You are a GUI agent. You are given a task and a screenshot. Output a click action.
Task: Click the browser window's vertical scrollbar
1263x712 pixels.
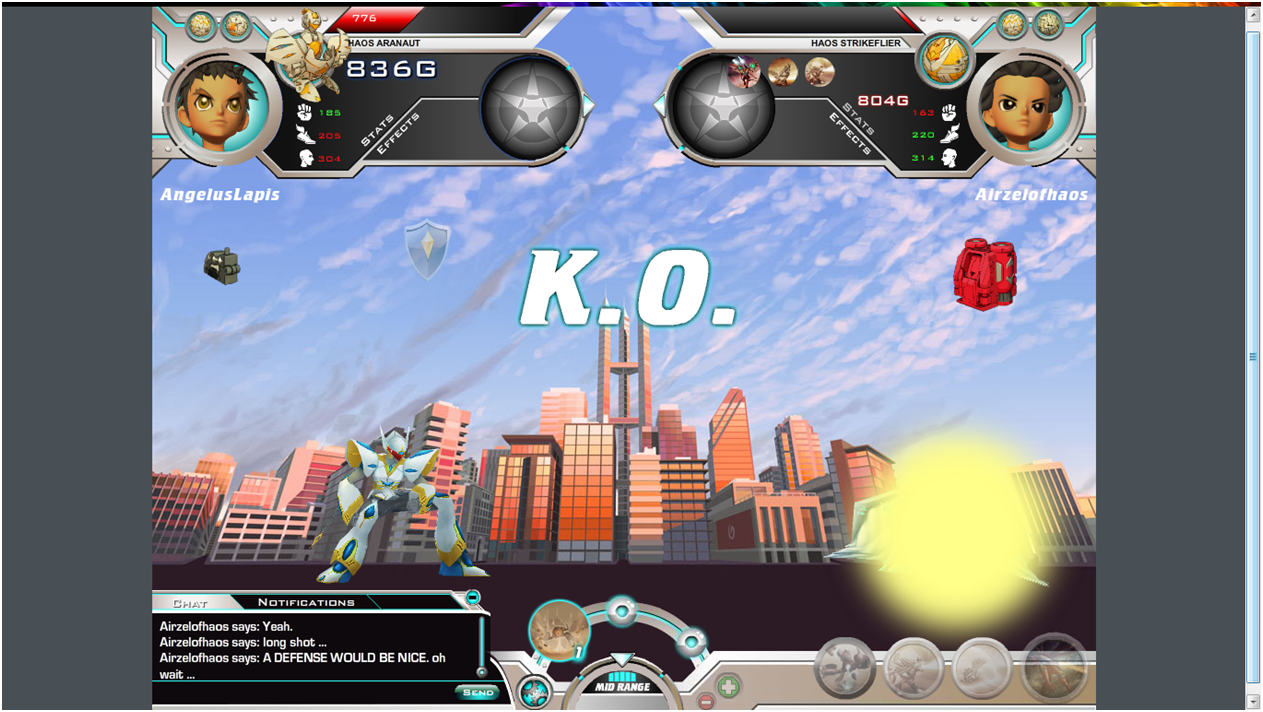[1253, 357]
